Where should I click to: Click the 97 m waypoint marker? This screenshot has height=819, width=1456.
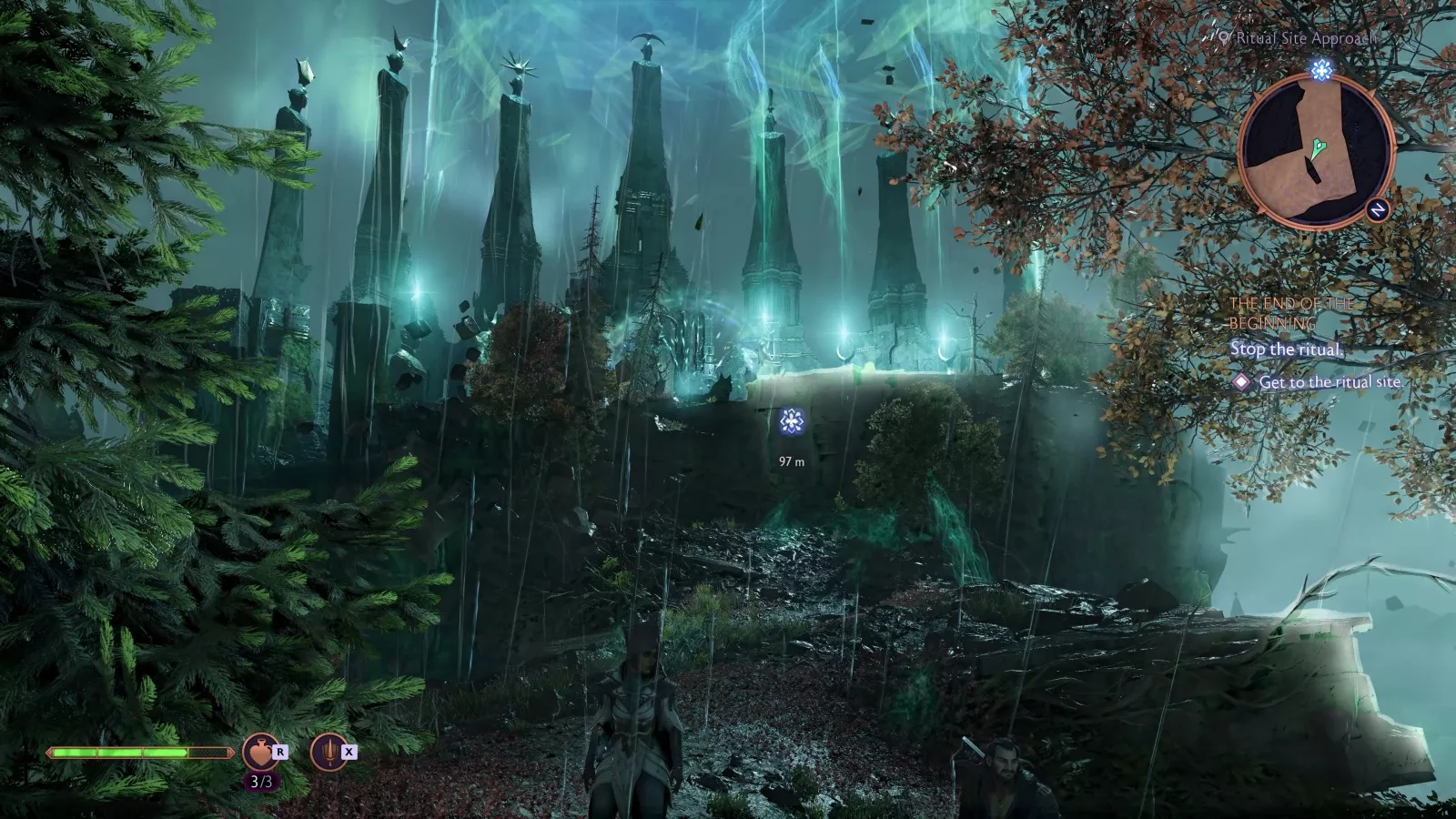(792, 421)
